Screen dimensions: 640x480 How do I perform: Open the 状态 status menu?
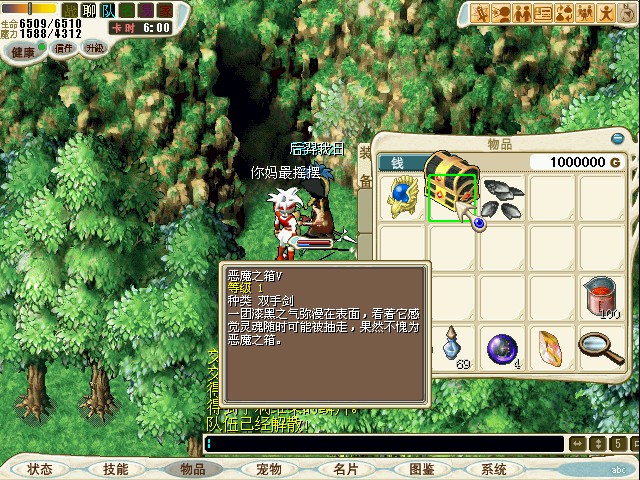tap(40, 468)
